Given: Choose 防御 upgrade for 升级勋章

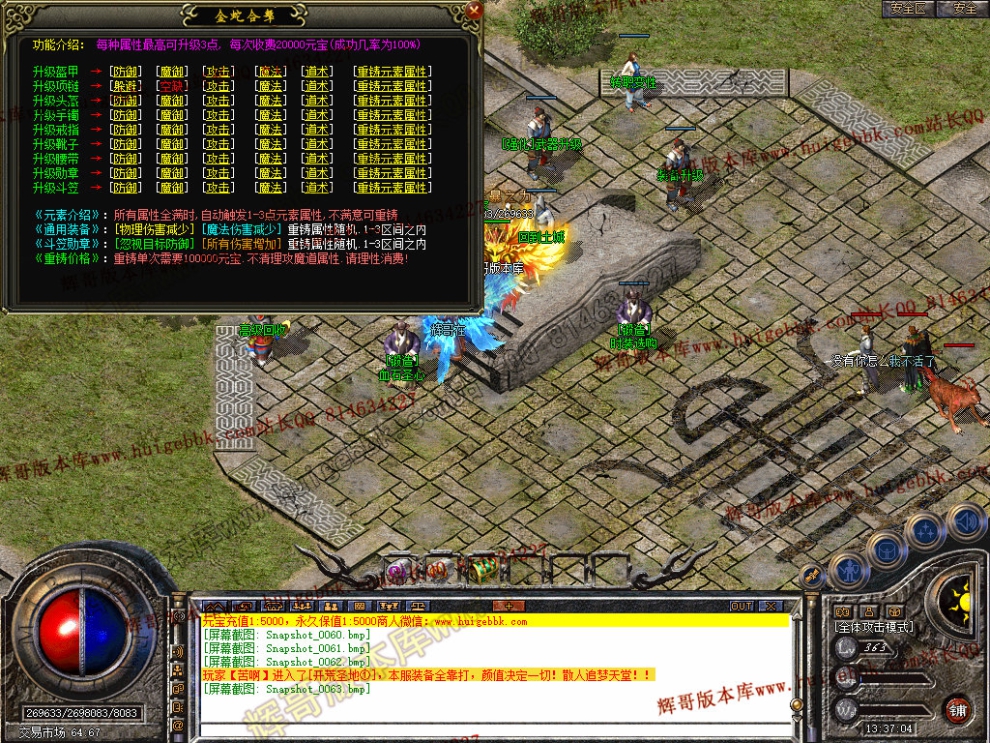Looking at the screenshot, I should point(125,173).
